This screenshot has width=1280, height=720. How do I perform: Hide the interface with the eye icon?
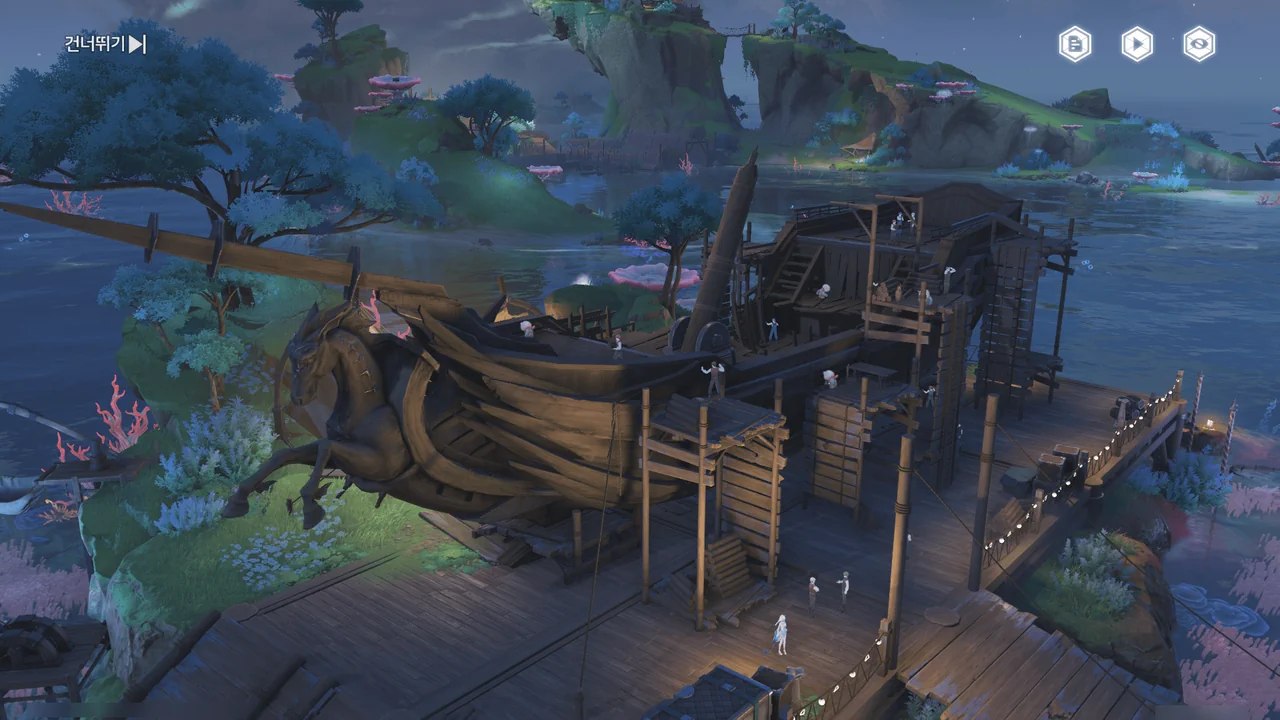[1199, 44]
